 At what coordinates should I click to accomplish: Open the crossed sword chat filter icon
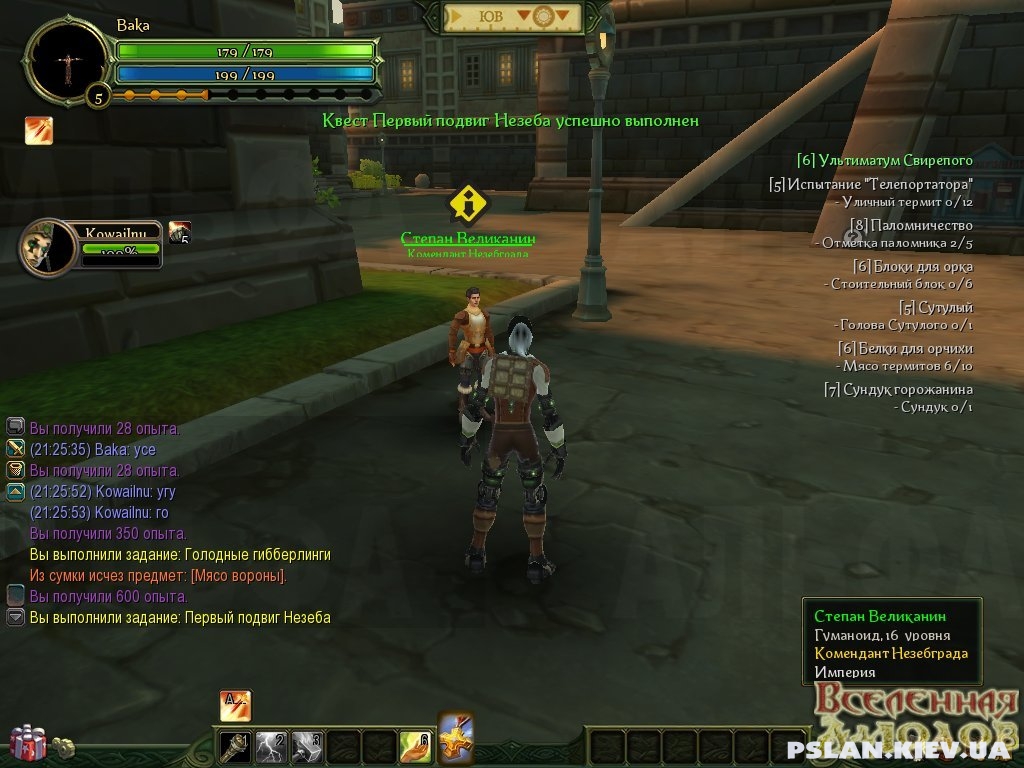coord(15,449)
